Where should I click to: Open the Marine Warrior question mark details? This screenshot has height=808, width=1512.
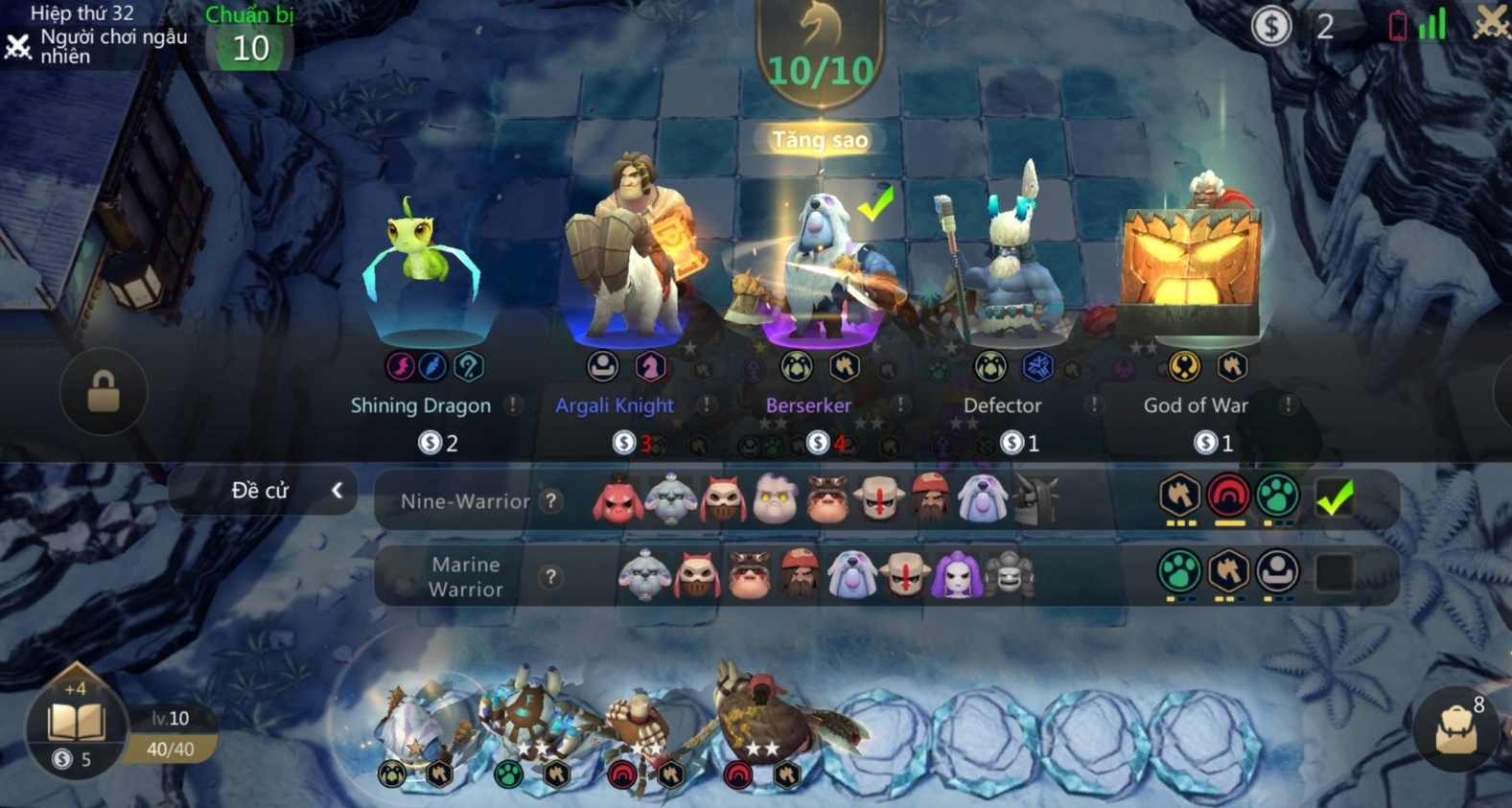(x=549, y=576)
